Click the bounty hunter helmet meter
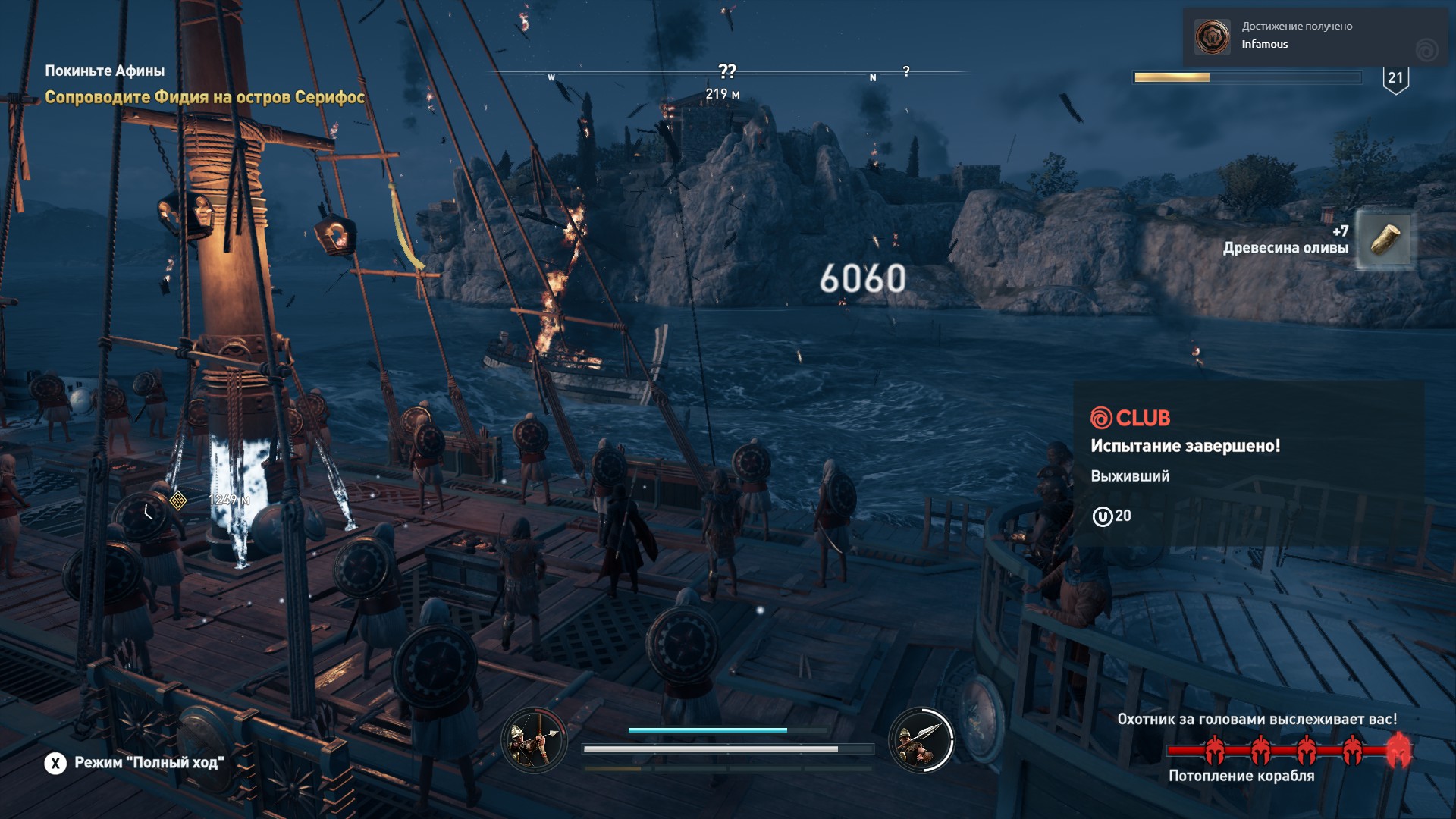The height and width of the screenshot is (819, 1456). (1283, 751)
